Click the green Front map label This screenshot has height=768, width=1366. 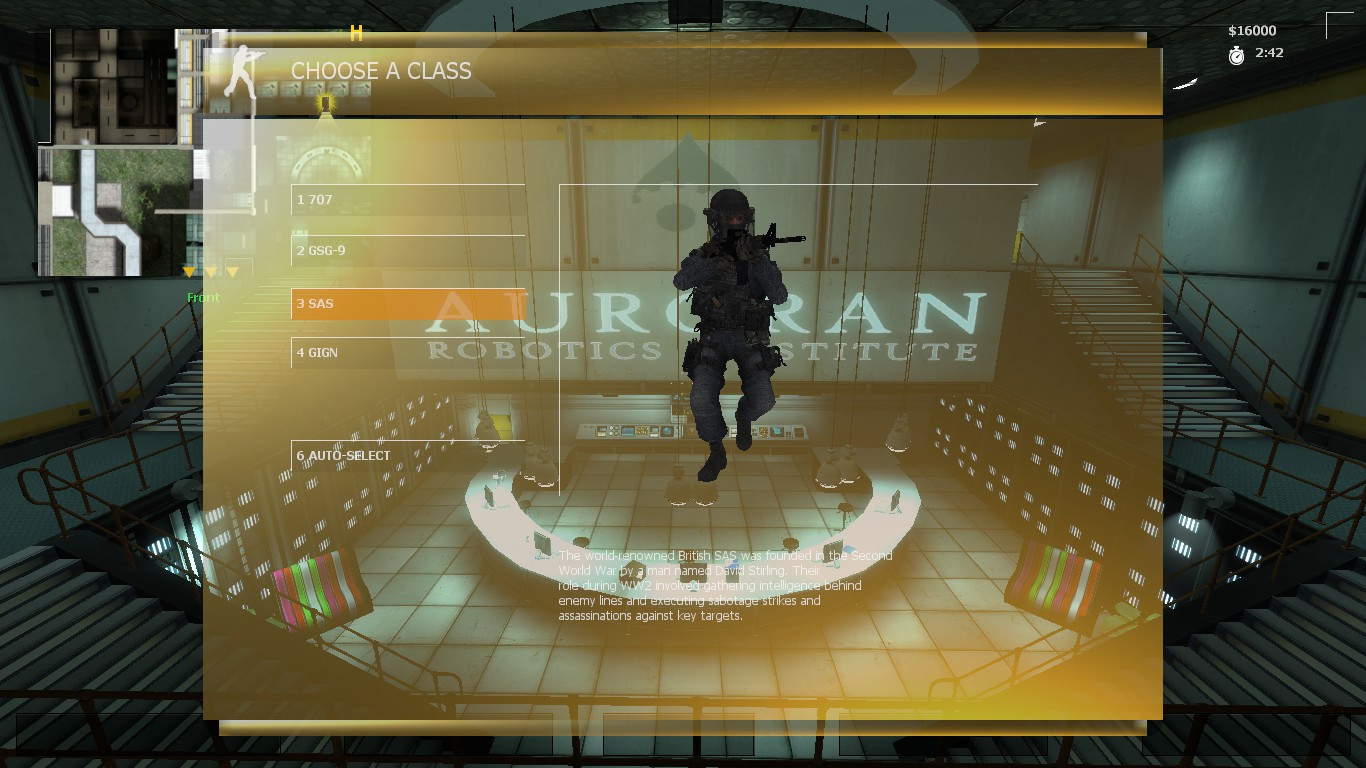coord(203,297)
